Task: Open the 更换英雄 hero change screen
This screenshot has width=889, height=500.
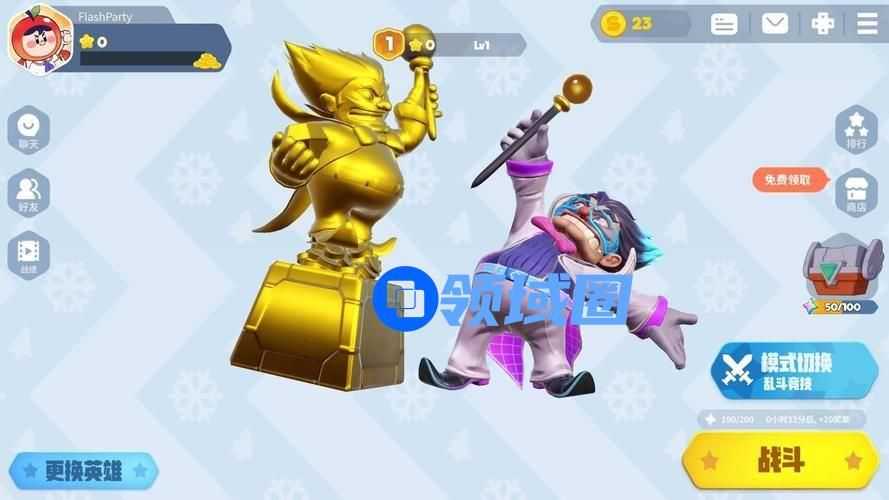Action: (84, 470)
